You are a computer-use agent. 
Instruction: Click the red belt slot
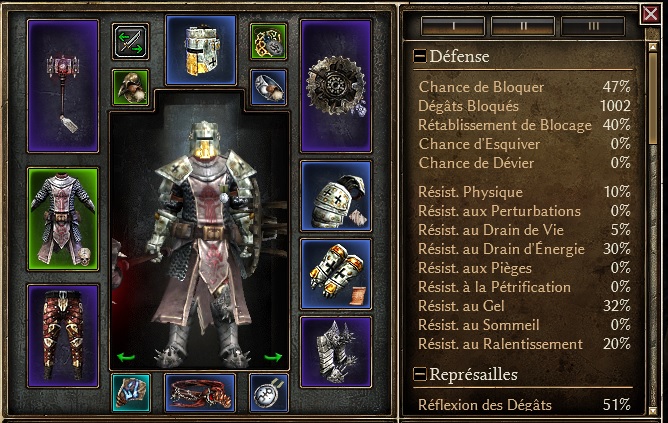coord(200,392)
